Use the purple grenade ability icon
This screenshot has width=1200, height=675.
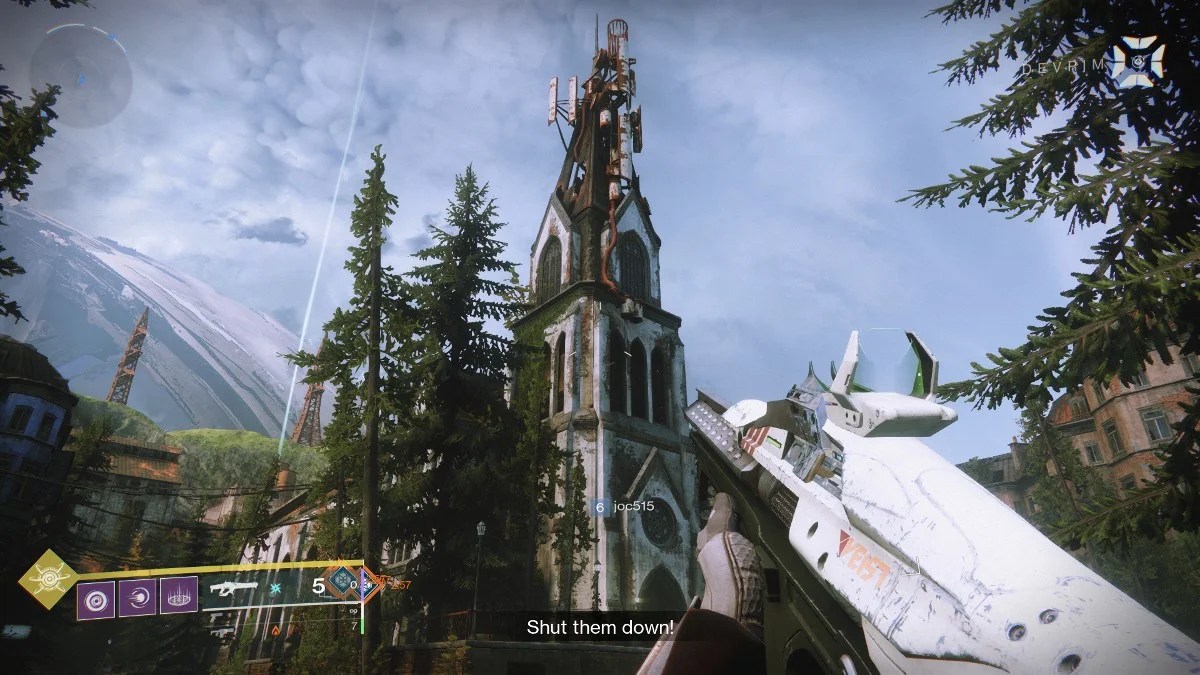click(96, 600)
